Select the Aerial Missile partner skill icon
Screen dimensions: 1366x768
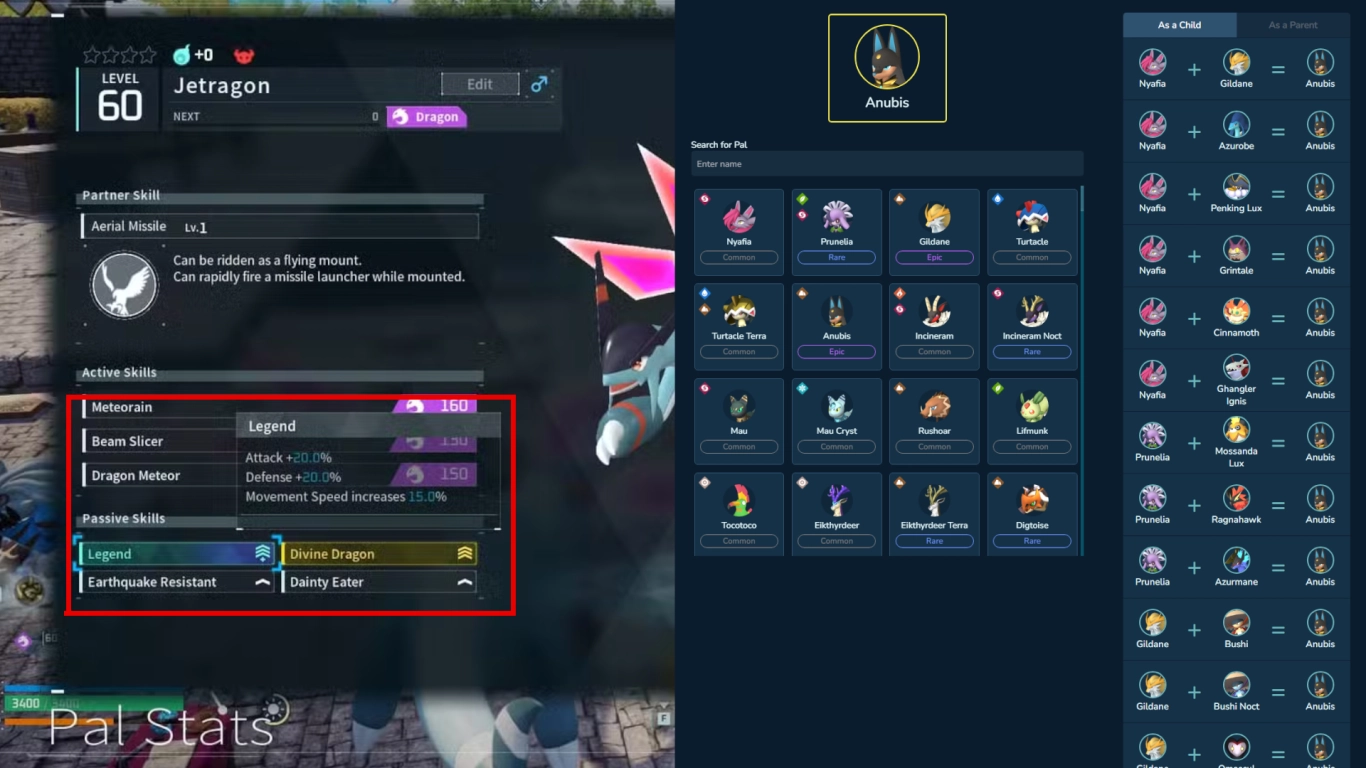coord(123,285)
